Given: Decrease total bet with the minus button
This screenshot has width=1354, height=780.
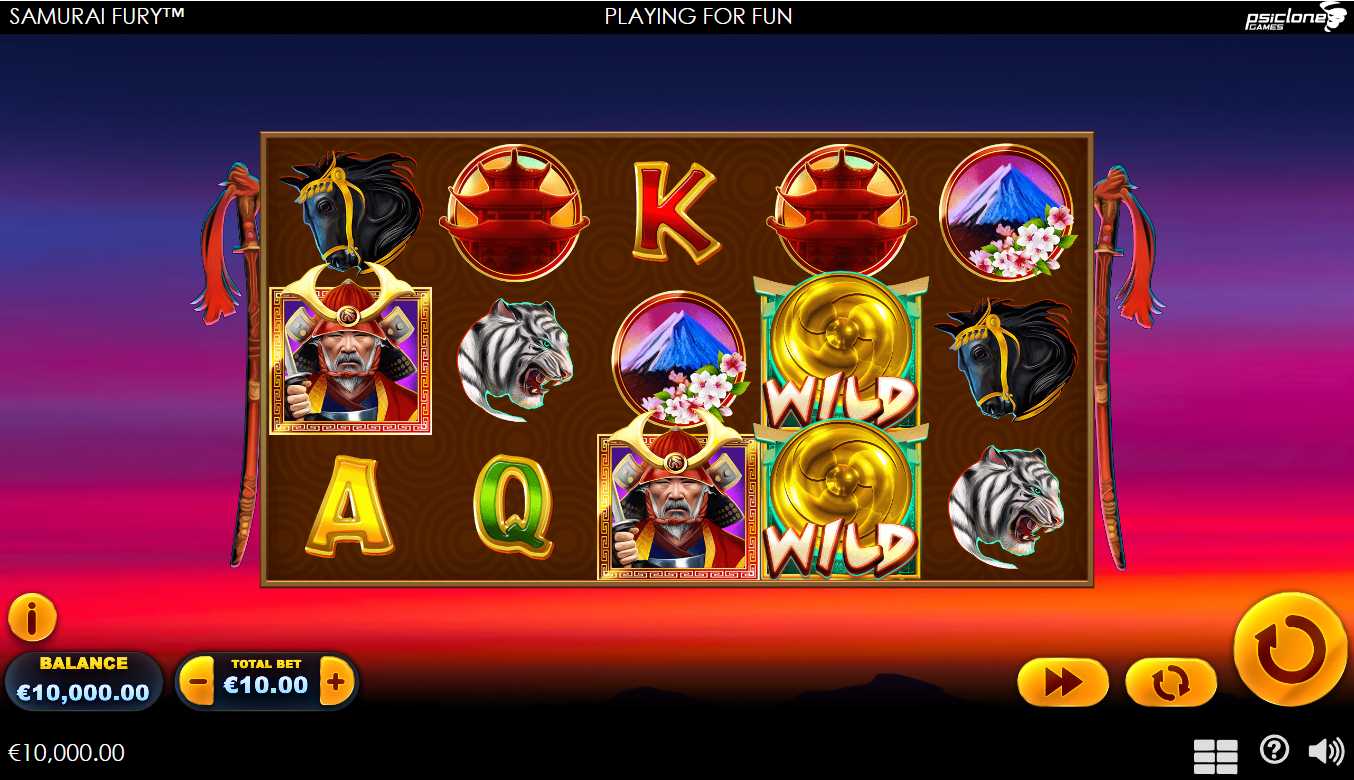Looking at the screenshot, I should pos(199,684).
